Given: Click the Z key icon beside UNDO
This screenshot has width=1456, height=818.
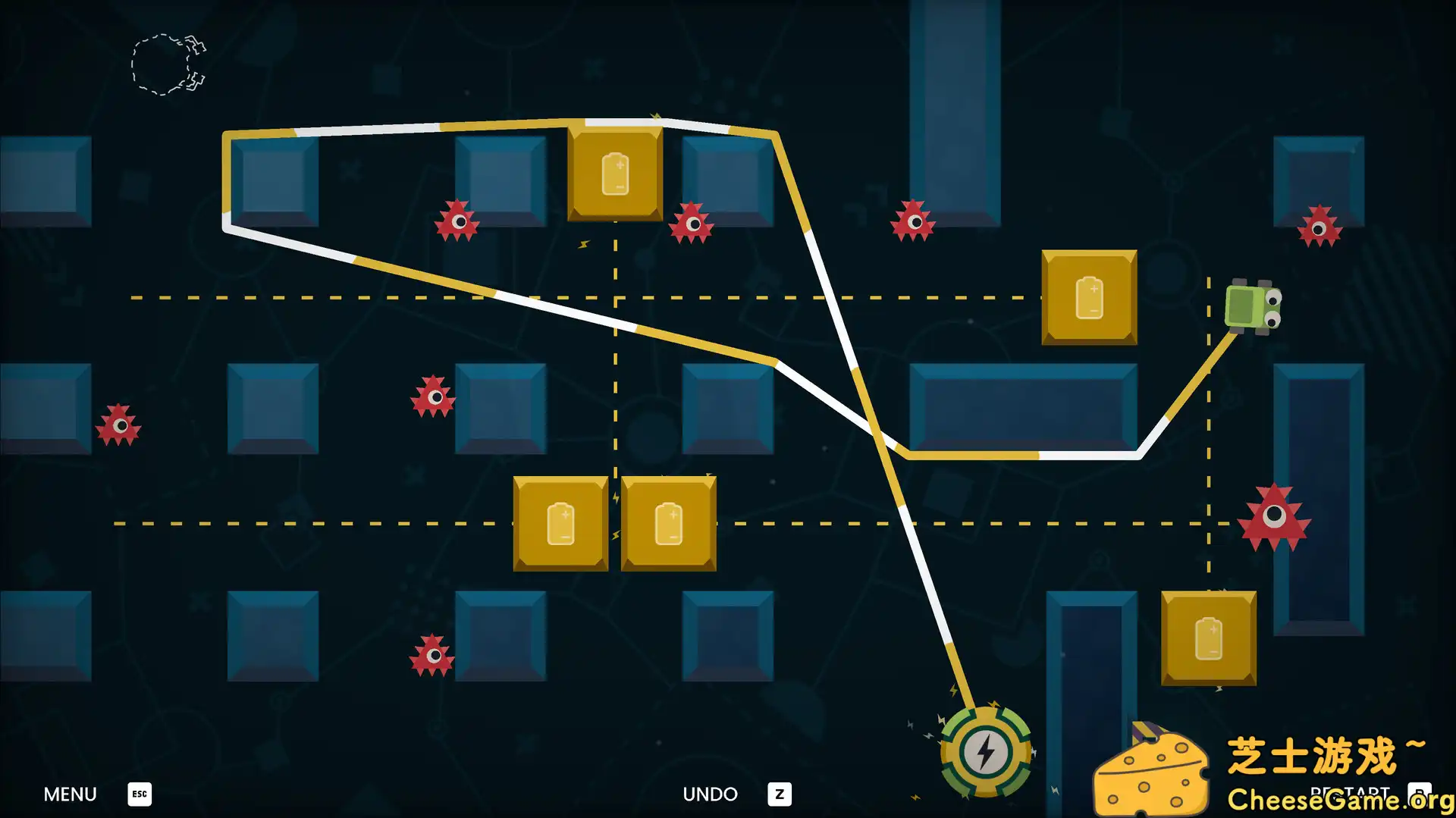Looking at the screenshot, I should pos(779,794).
